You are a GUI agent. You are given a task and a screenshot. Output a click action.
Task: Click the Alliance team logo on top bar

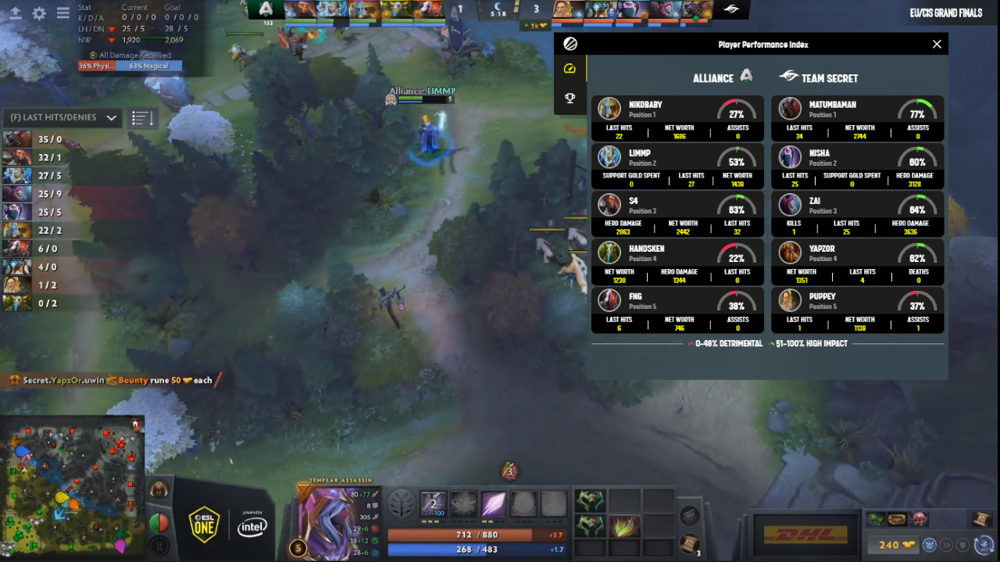point(265,10)
